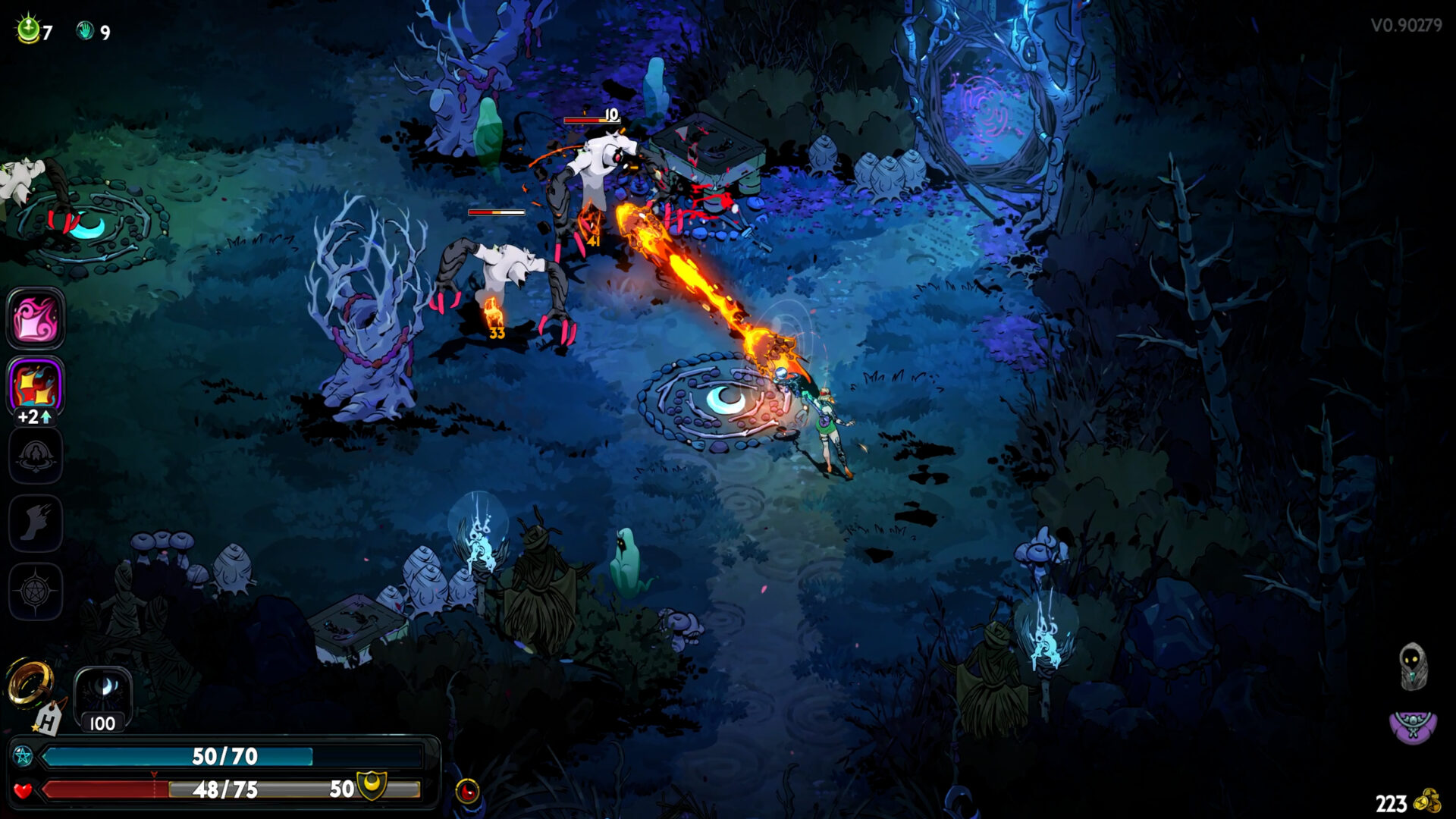Click the hooded figure ability slot

(x=36, y=455)
